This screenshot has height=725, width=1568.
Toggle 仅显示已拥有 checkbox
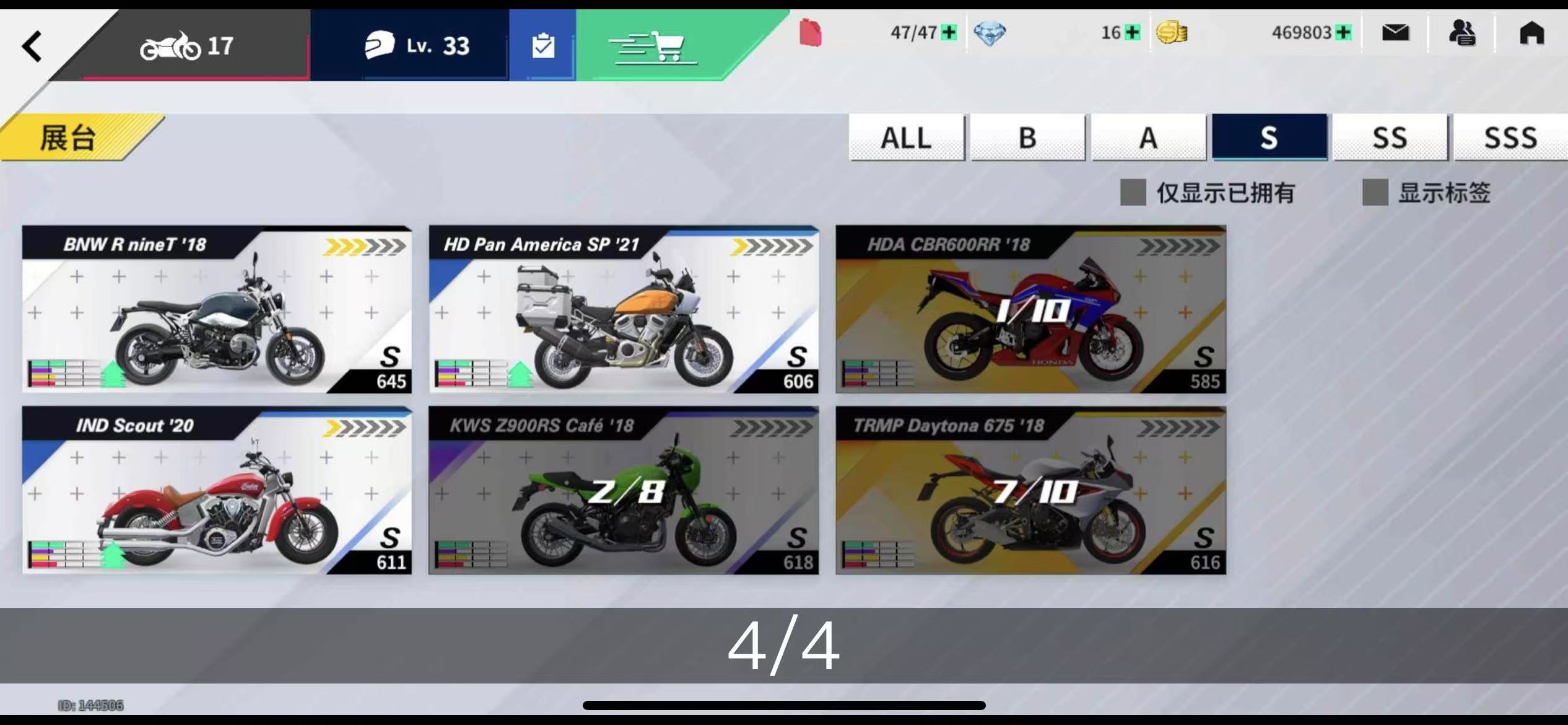[x=1133, y=193]
